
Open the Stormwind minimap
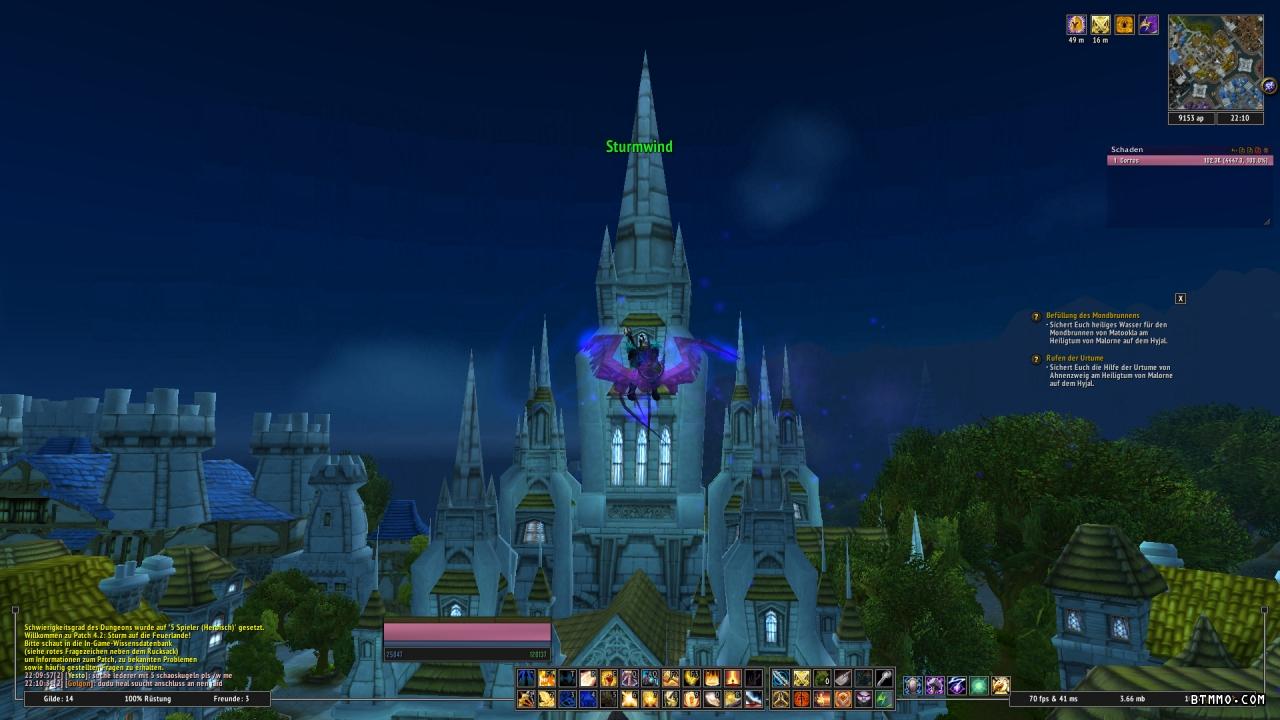pos(1215,62)
